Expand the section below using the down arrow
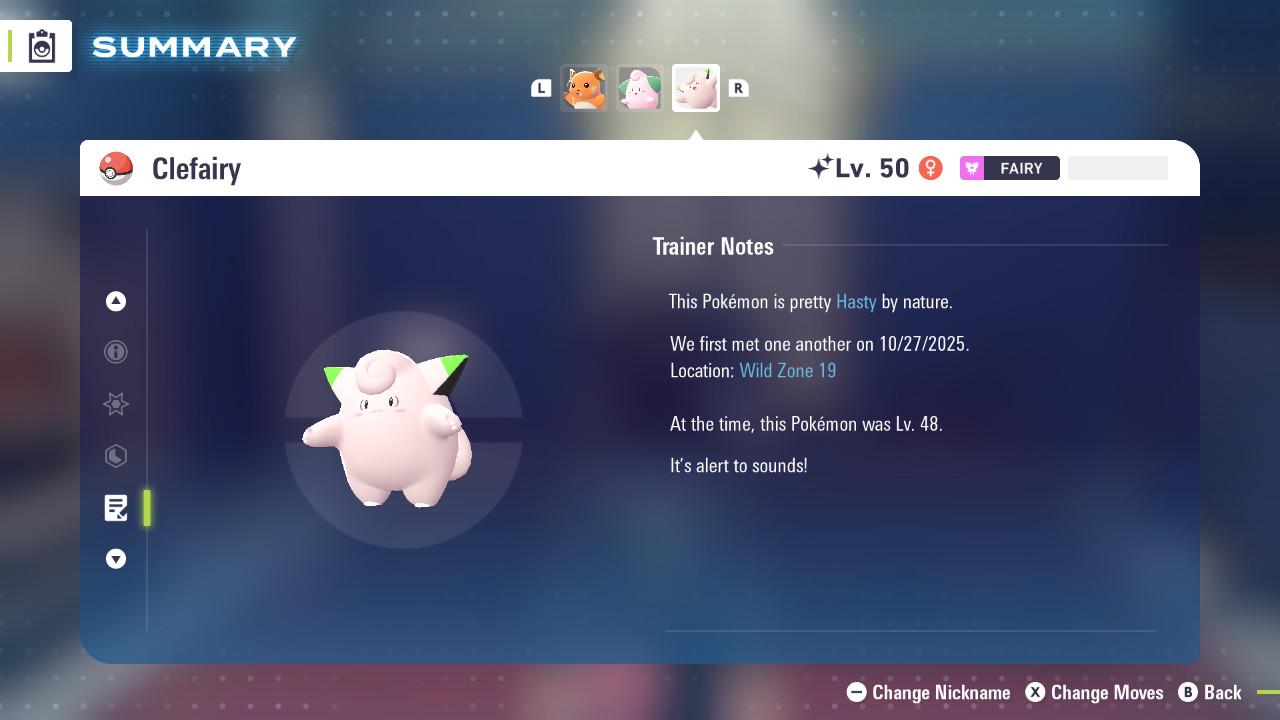The height and width of the screenshot is (720, 1280). coord(116,559)
